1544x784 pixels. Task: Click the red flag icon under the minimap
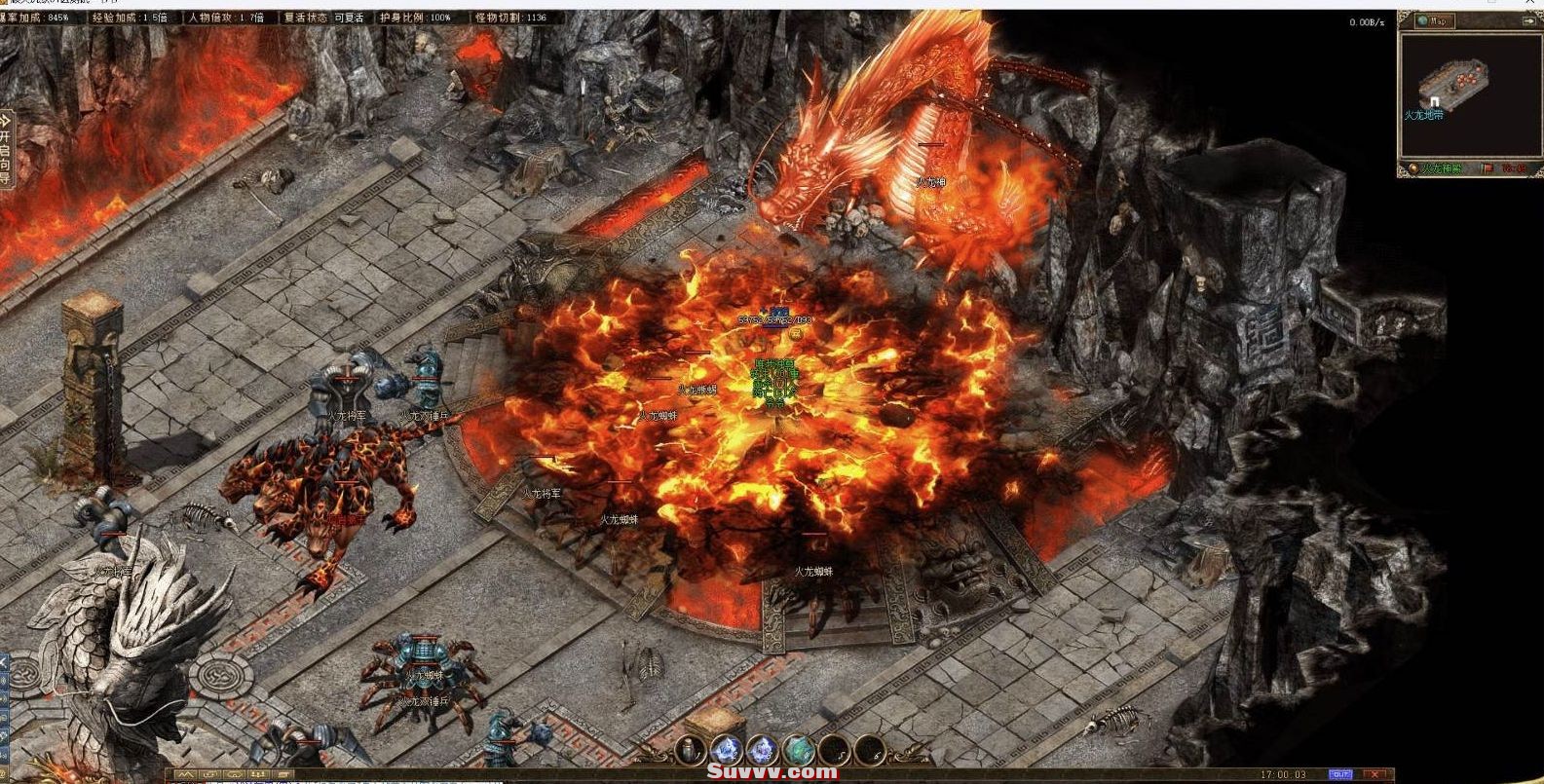point(1488,168)
